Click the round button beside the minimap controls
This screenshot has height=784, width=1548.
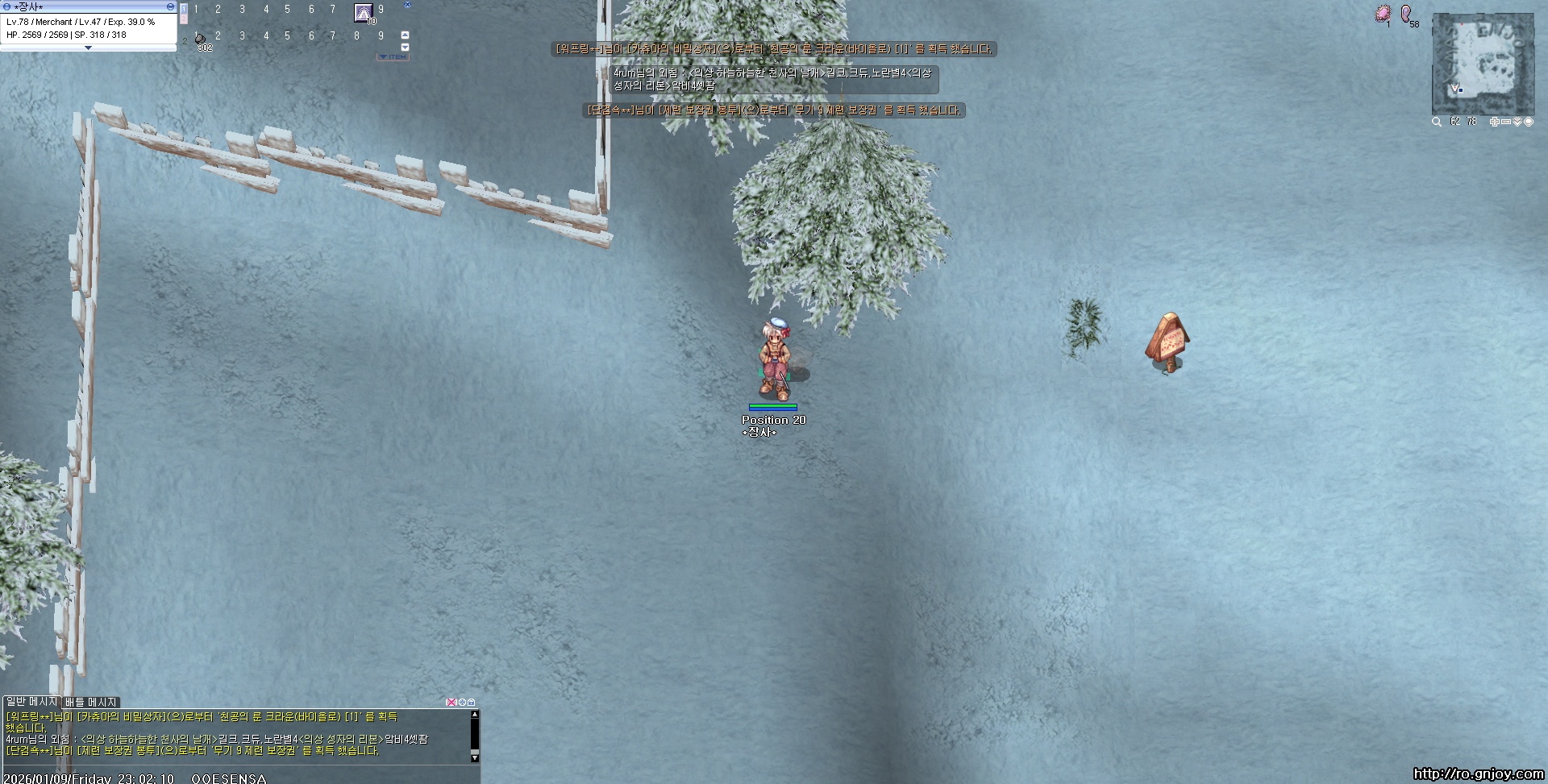coord(1529,122)
